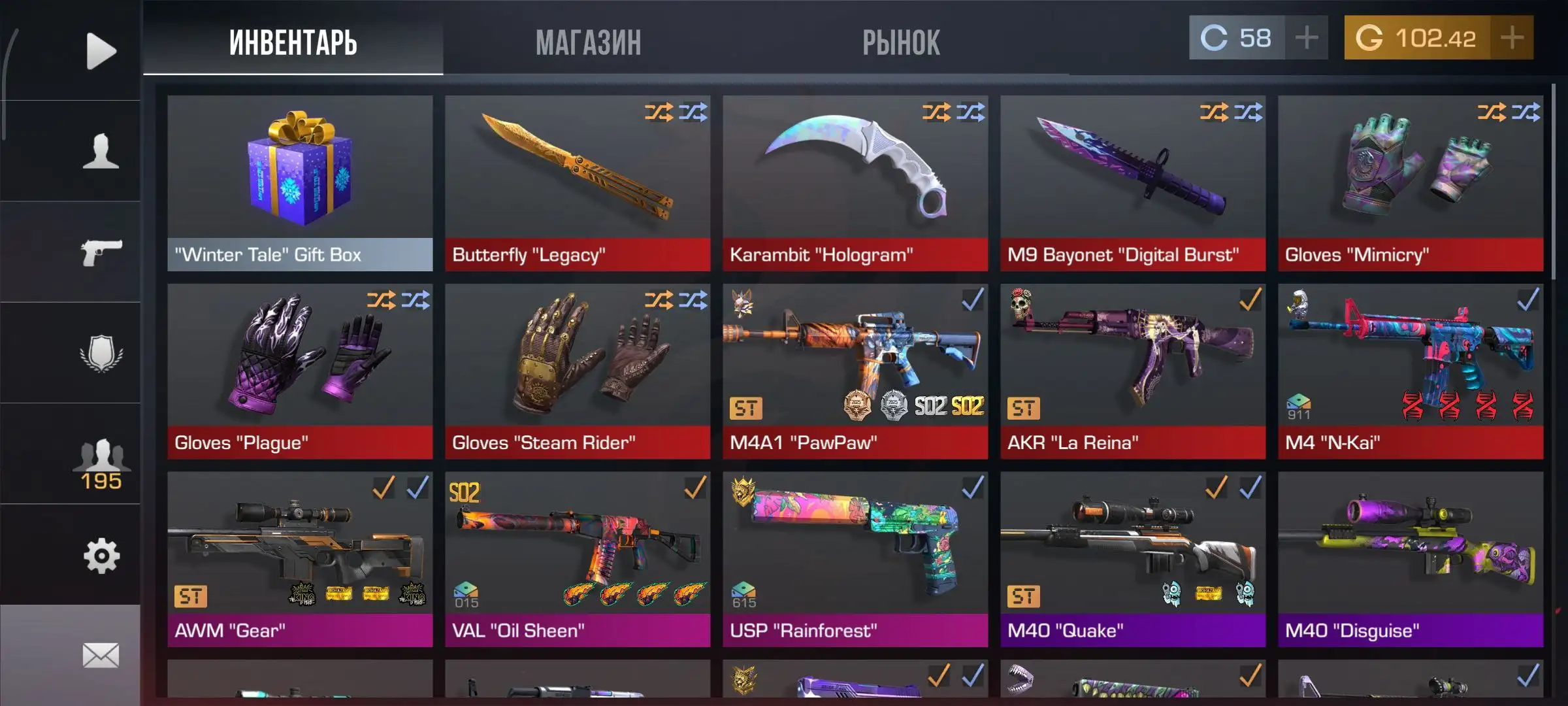This screenshot has height=706, width=1568.
Task: Open the profile silhouette icon
Action: click(100, 152)
